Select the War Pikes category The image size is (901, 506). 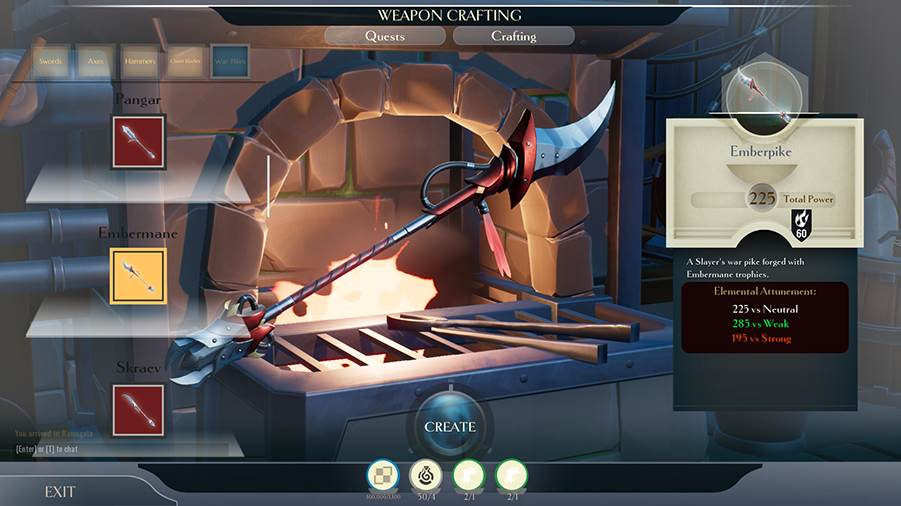pyautogui.click(x=231, y=61)
